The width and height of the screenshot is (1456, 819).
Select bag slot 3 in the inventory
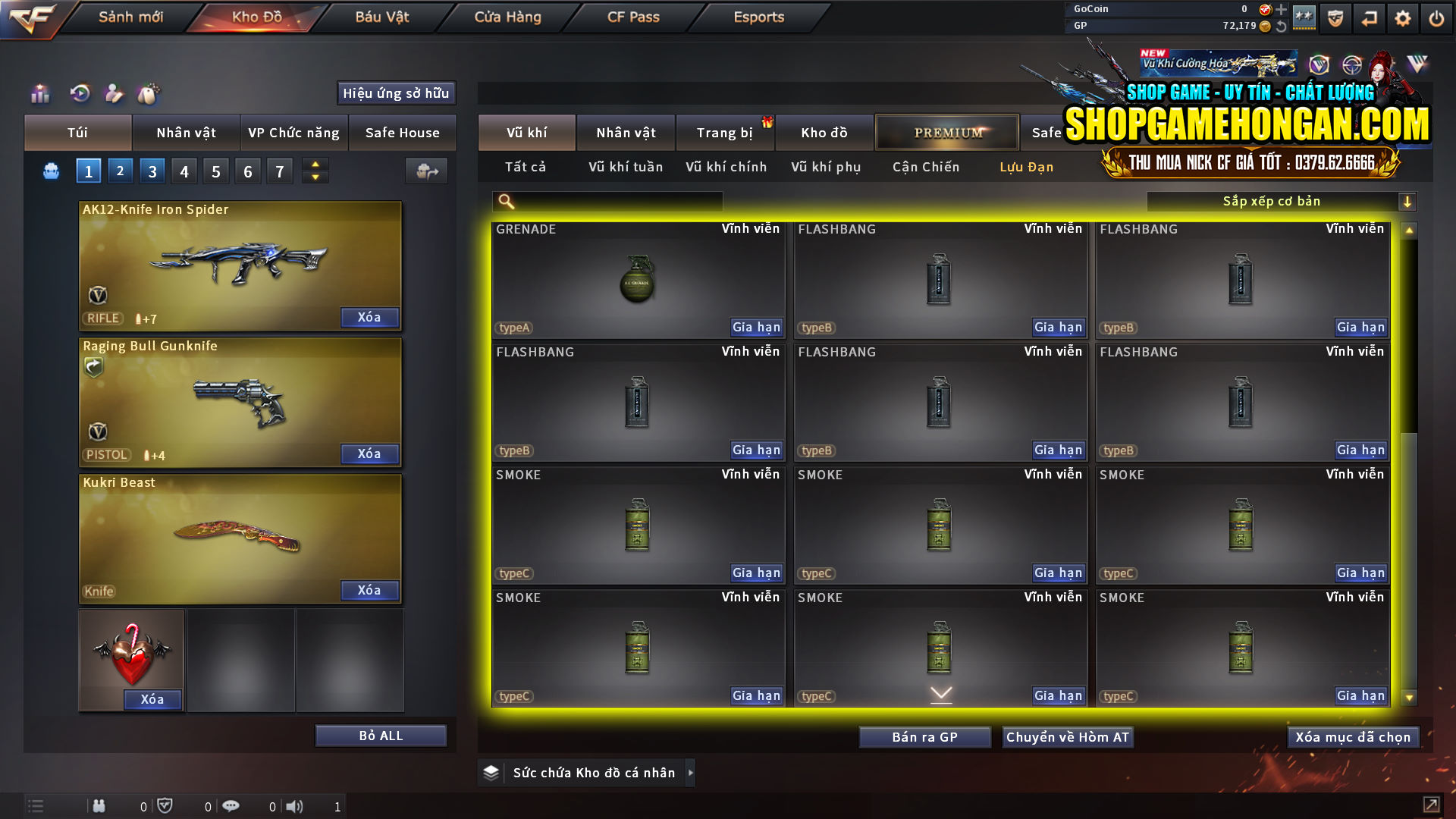click(x=152, y=170)
